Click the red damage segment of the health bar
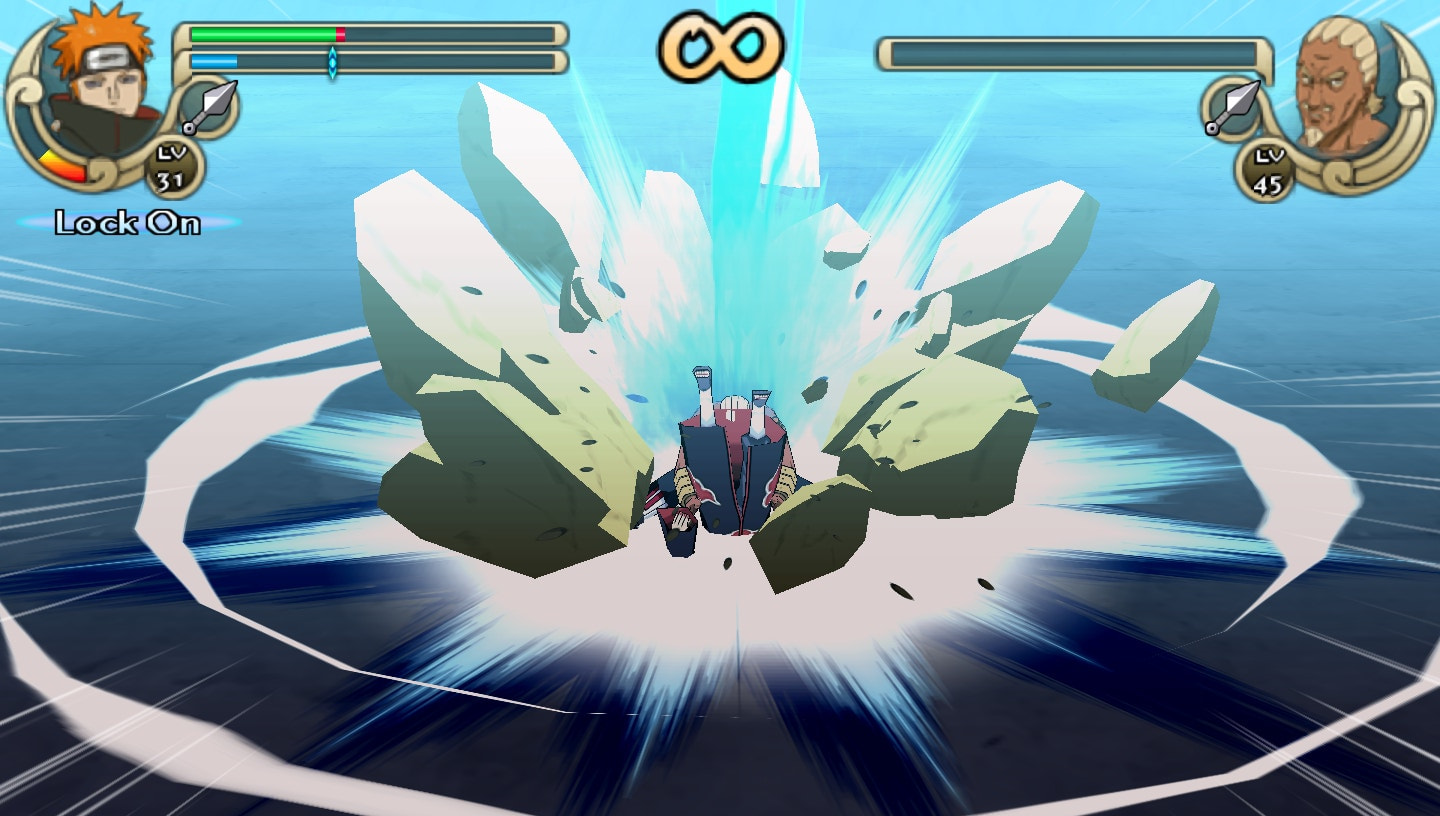The image size is (1440, 816). pyautogui.click(x=340, y=33)
